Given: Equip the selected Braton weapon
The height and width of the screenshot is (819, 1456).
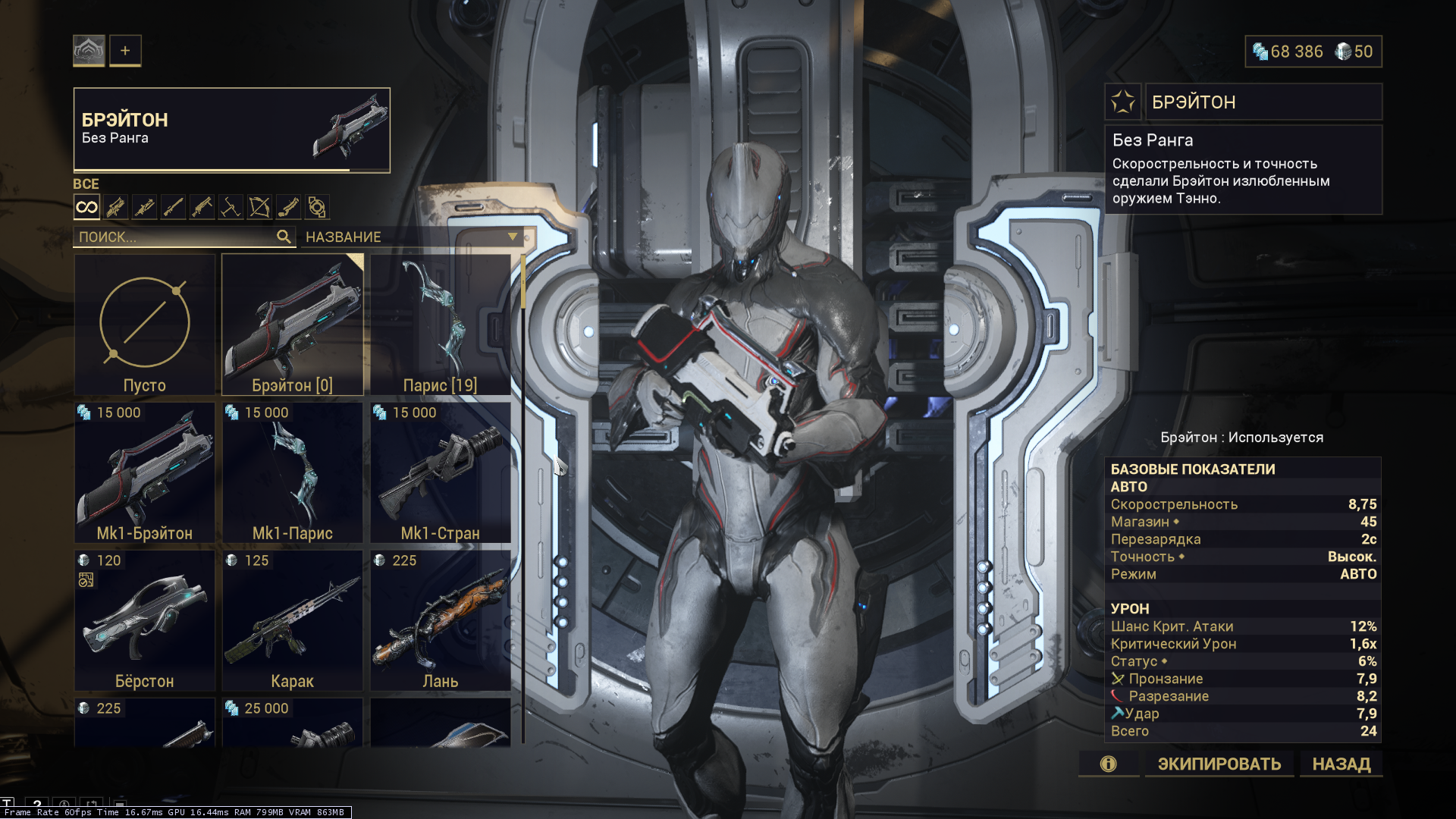Looking at the screenshot, I should (x=1219, y=764).
